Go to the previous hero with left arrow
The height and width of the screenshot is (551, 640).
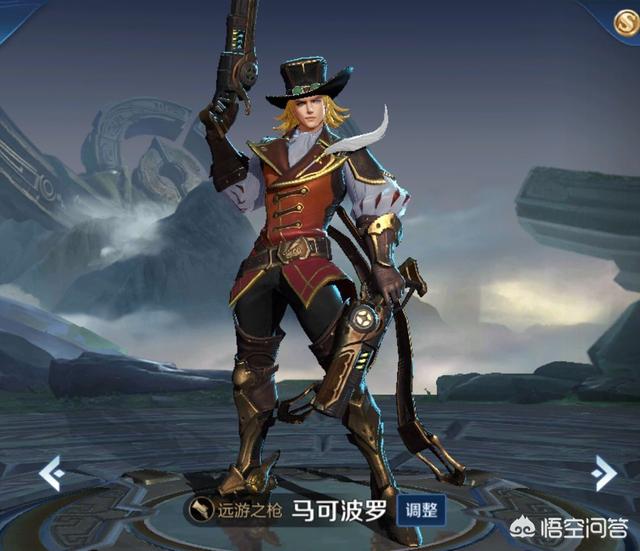click(x=49, y=473)
